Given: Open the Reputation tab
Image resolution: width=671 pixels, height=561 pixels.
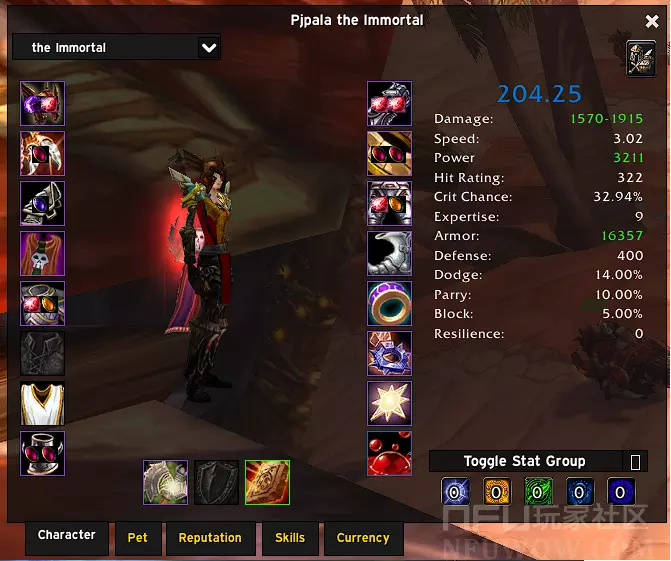Looking at the screenshot, I should tap(210, 537).
